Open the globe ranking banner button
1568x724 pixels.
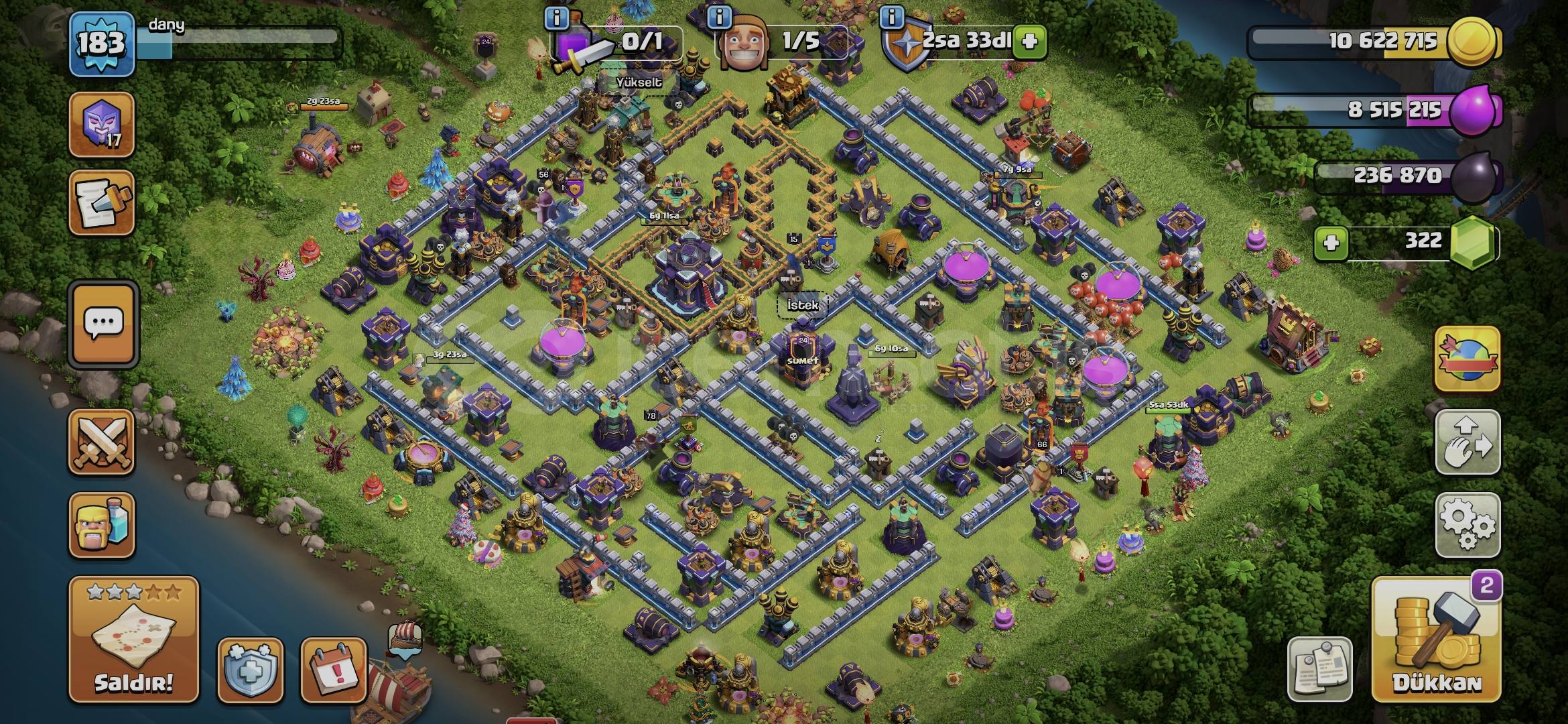1467,359
